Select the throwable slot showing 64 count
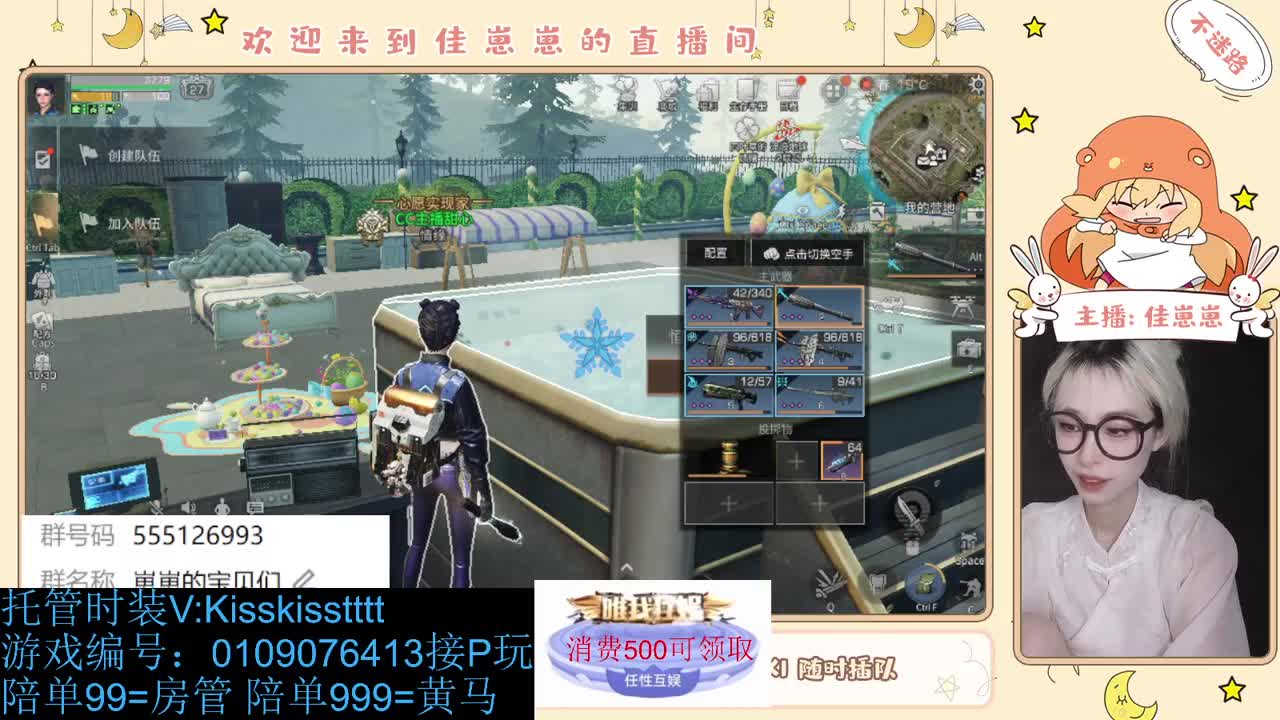1280x720 pixels. [x=843, y=458]
